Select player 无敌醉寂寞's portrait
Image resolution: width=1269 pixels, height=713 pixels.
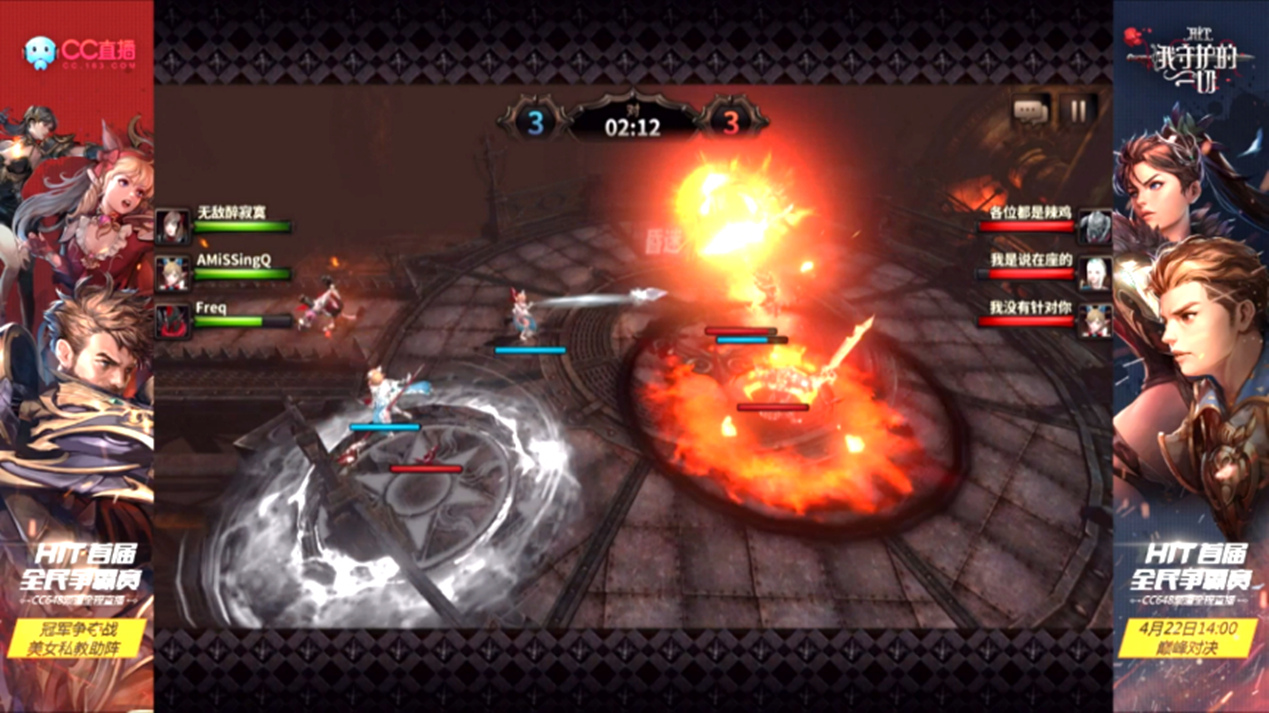(x=172, y=227)
